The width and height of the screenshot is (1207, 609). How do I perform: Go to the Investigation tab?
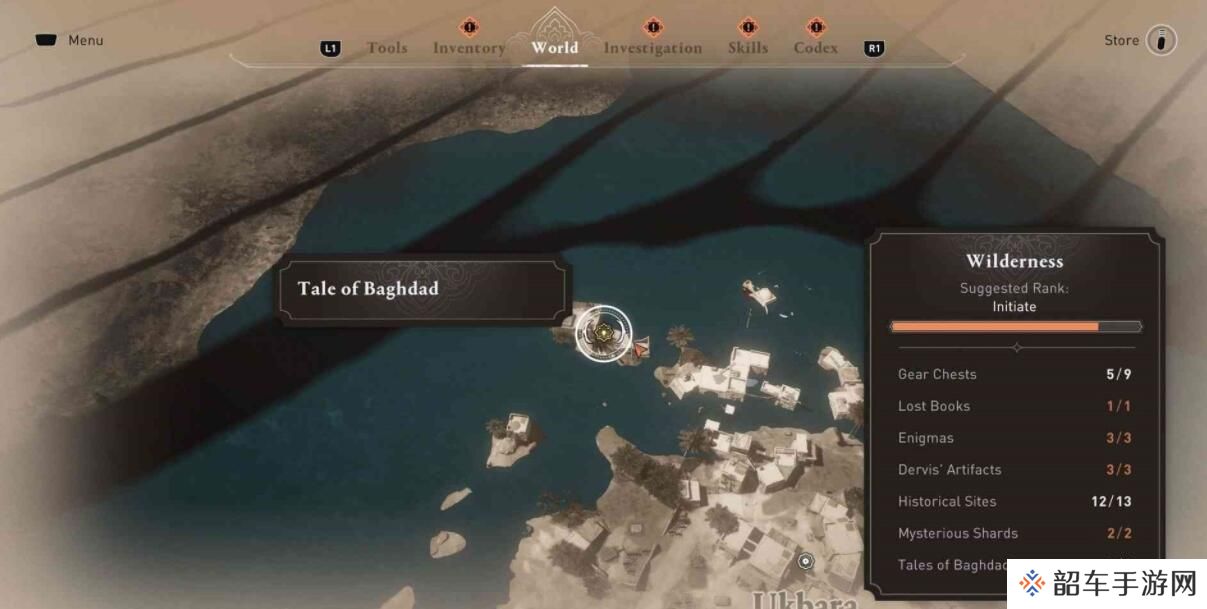click(652, 48)
